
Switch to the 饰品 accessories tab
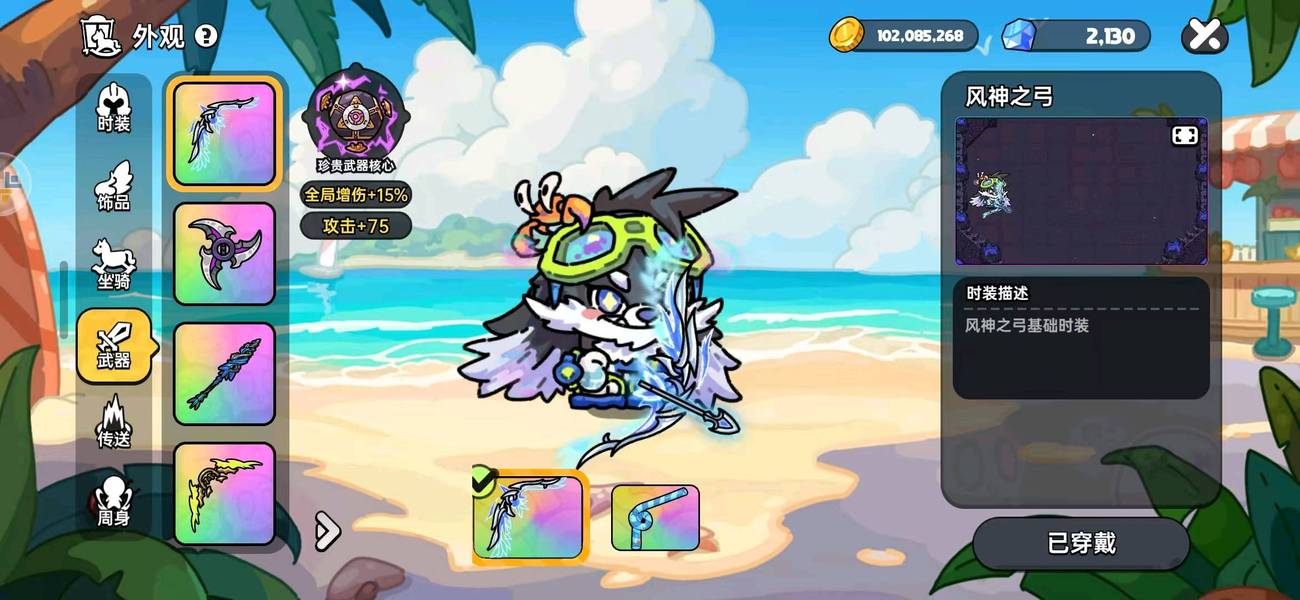point(114,187)
